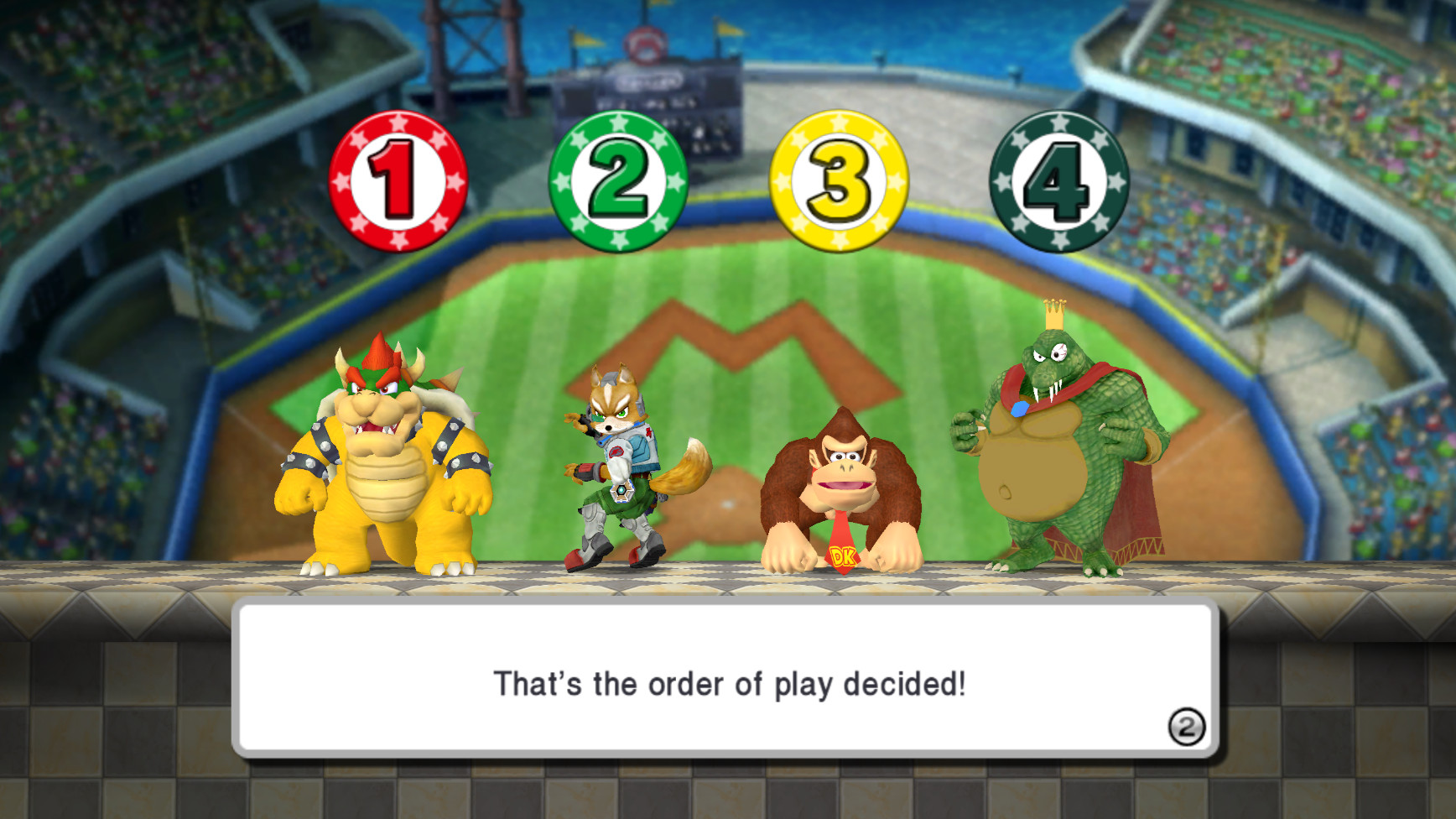
Task: Click Fox's blaster holster emblem
Action: [621, 493]
